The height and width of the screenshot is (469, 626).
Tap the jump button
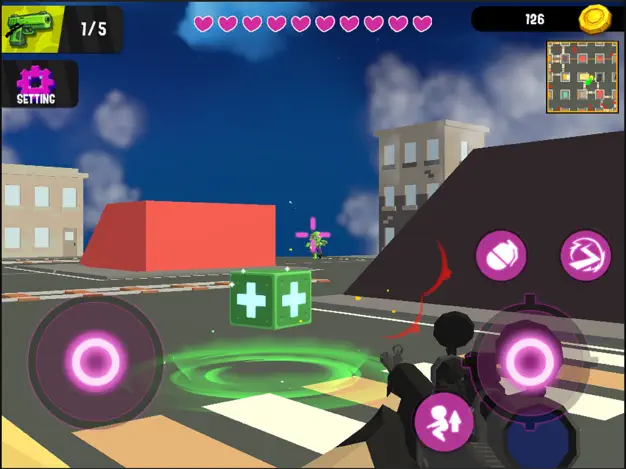point(444,420)
